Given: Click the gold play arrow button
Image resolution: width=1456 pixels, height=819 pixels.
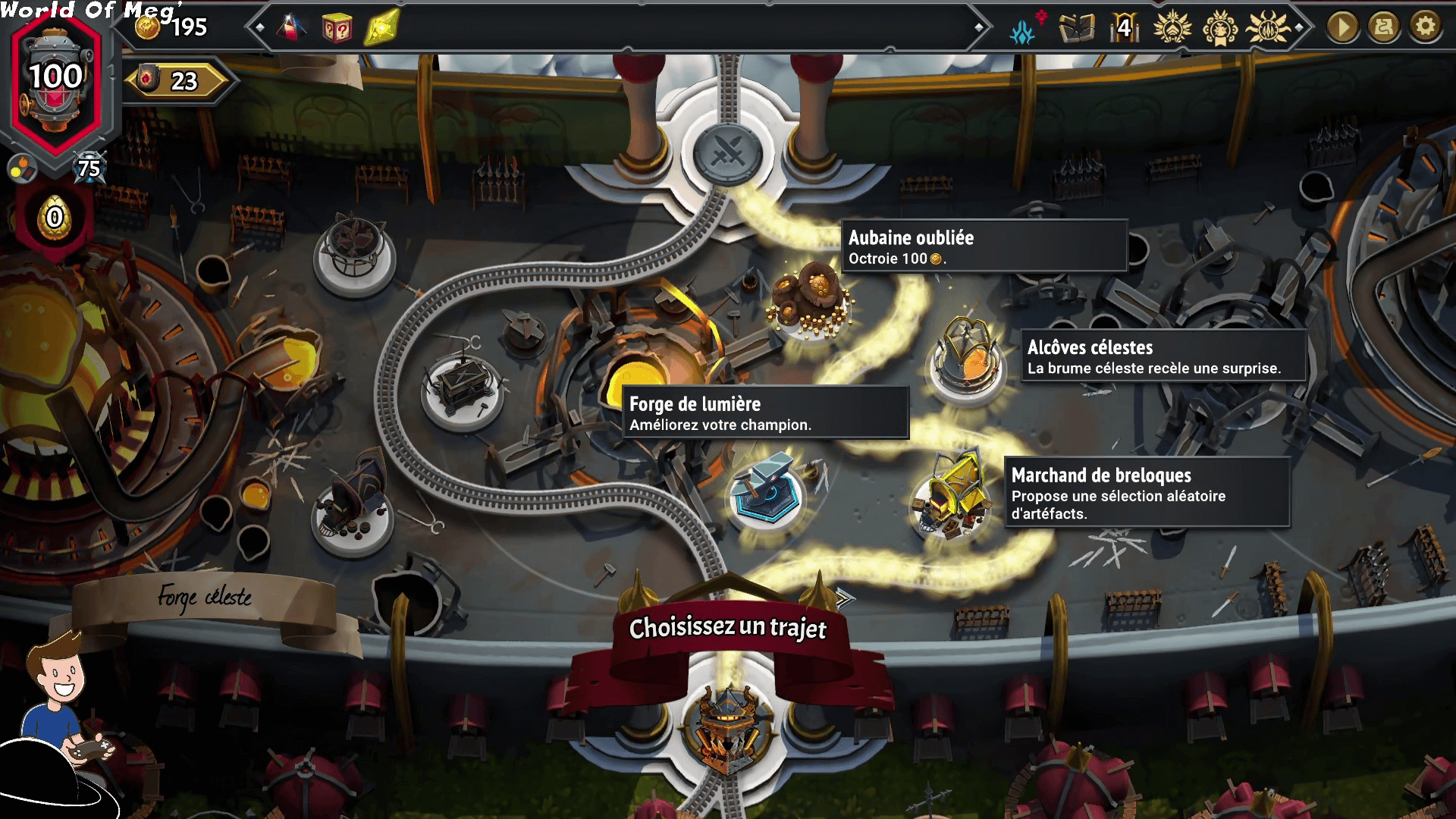Looking at the screenshot, I should coord(1342,27).
